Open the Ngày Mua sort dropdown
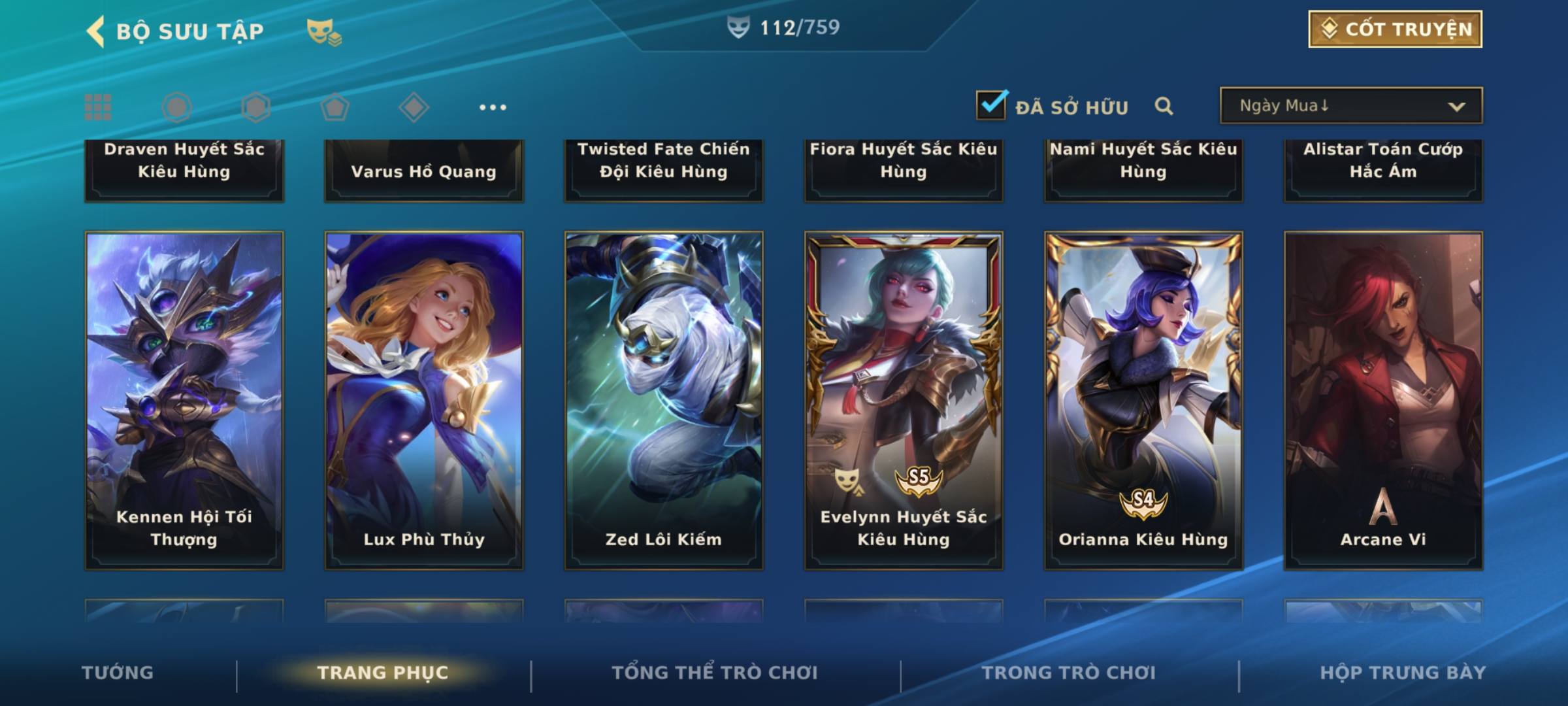1568x706 pixels. (1350, 106)
